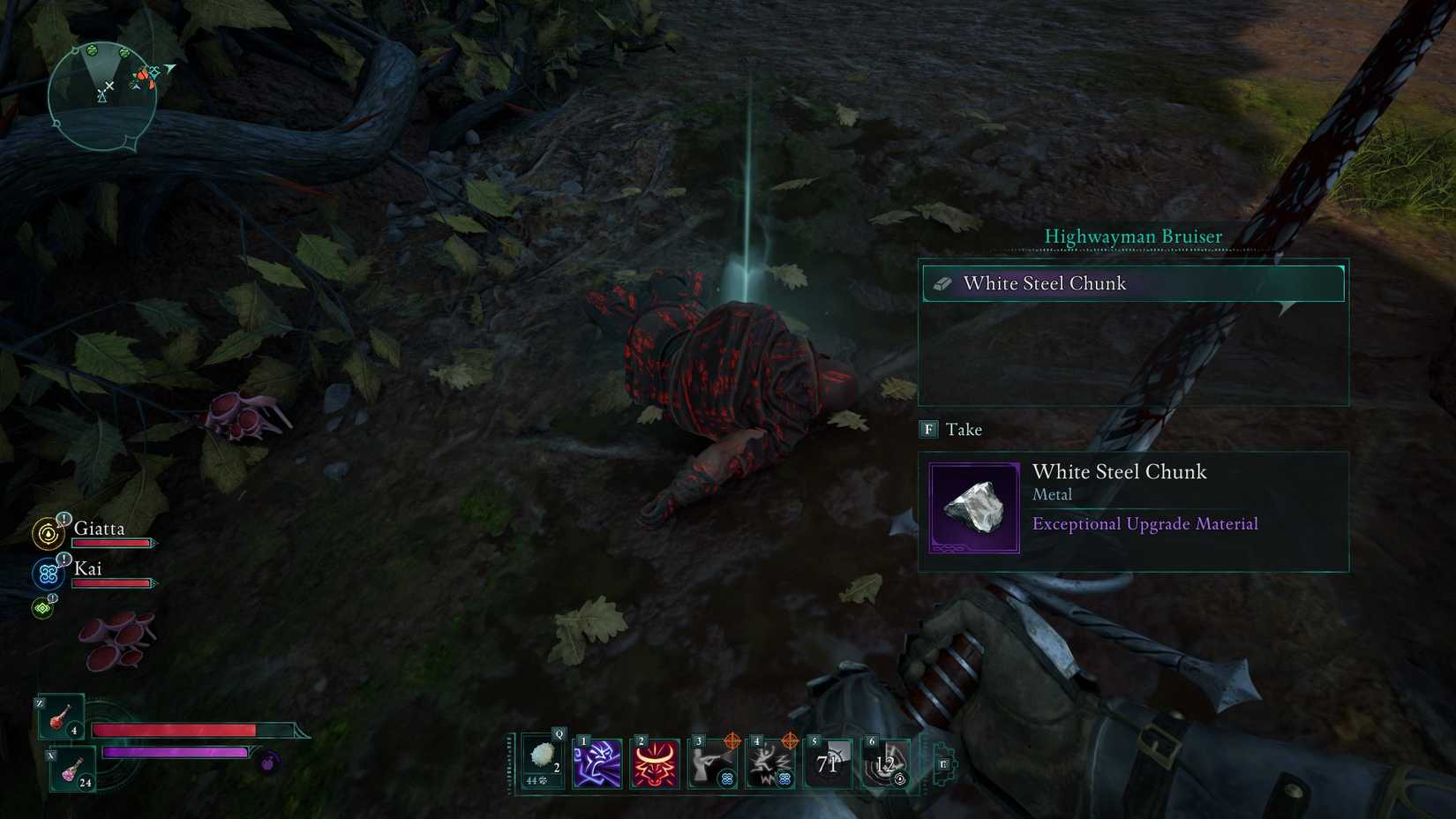Select Giatta's golden portrait icon
Screen dimensions: 1456x819
point(46,535)
